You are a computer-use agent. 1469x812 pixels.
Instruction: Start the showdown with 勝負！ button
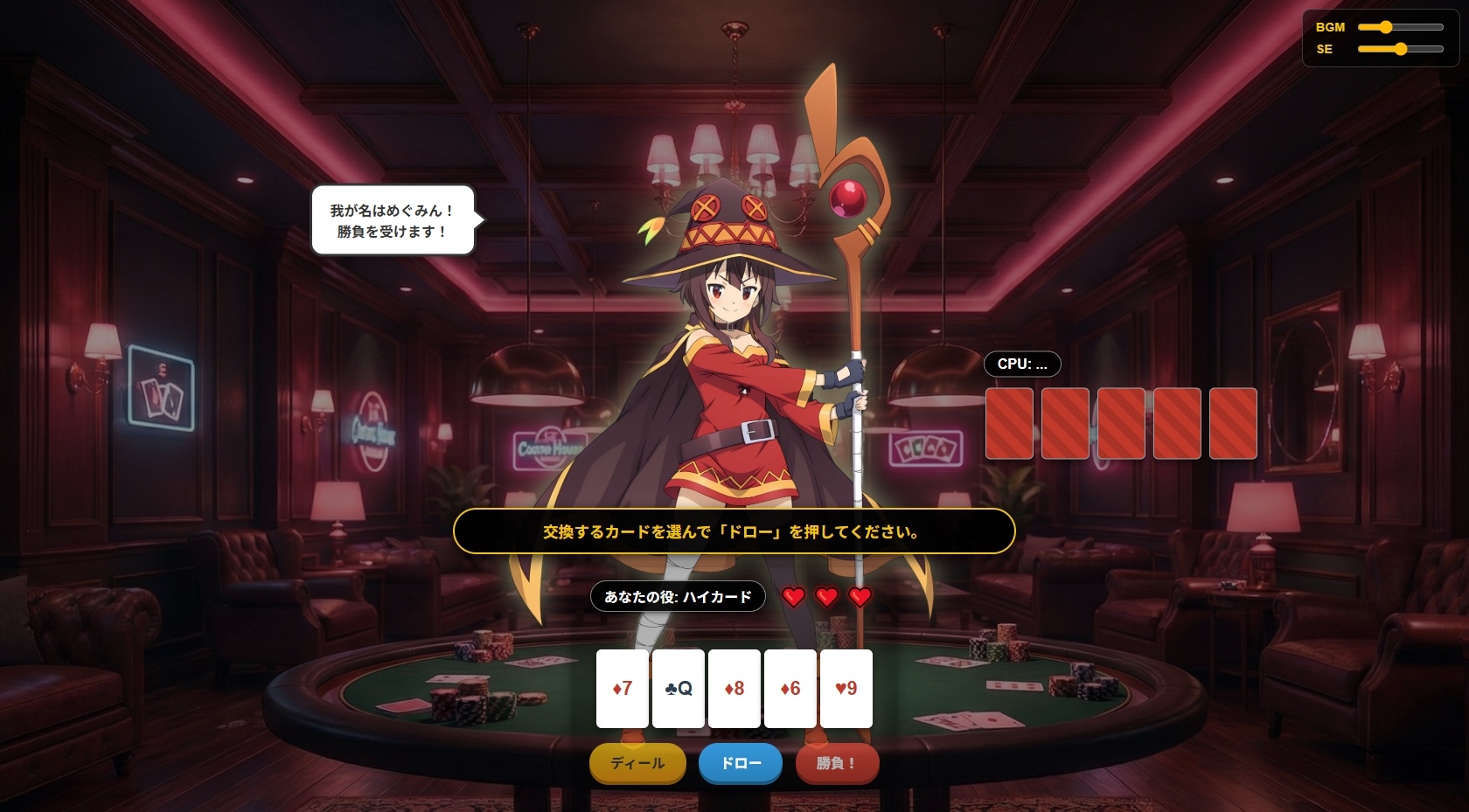[x=836, y=763]
